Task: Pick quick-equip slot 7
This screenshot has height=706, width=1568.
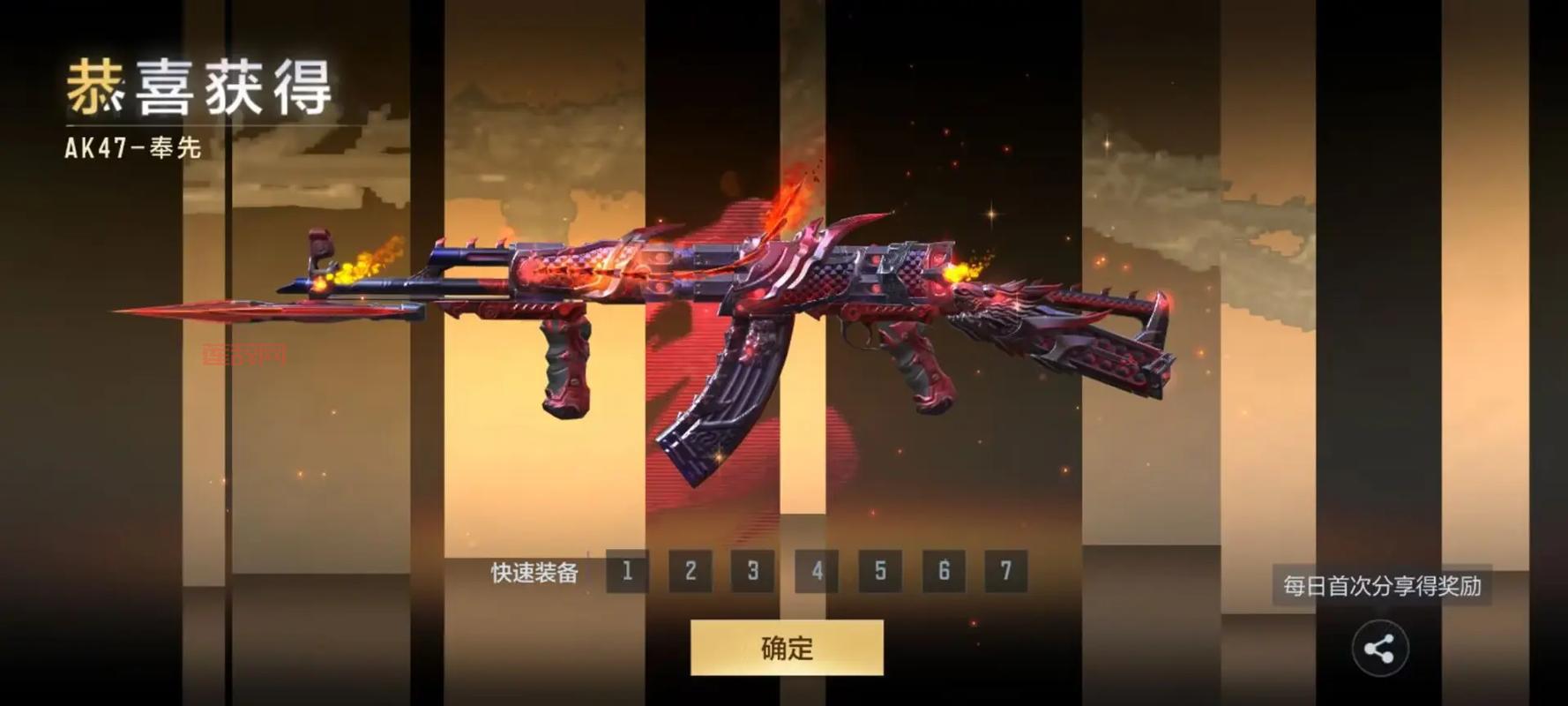Action: (x=1006, y=571)
